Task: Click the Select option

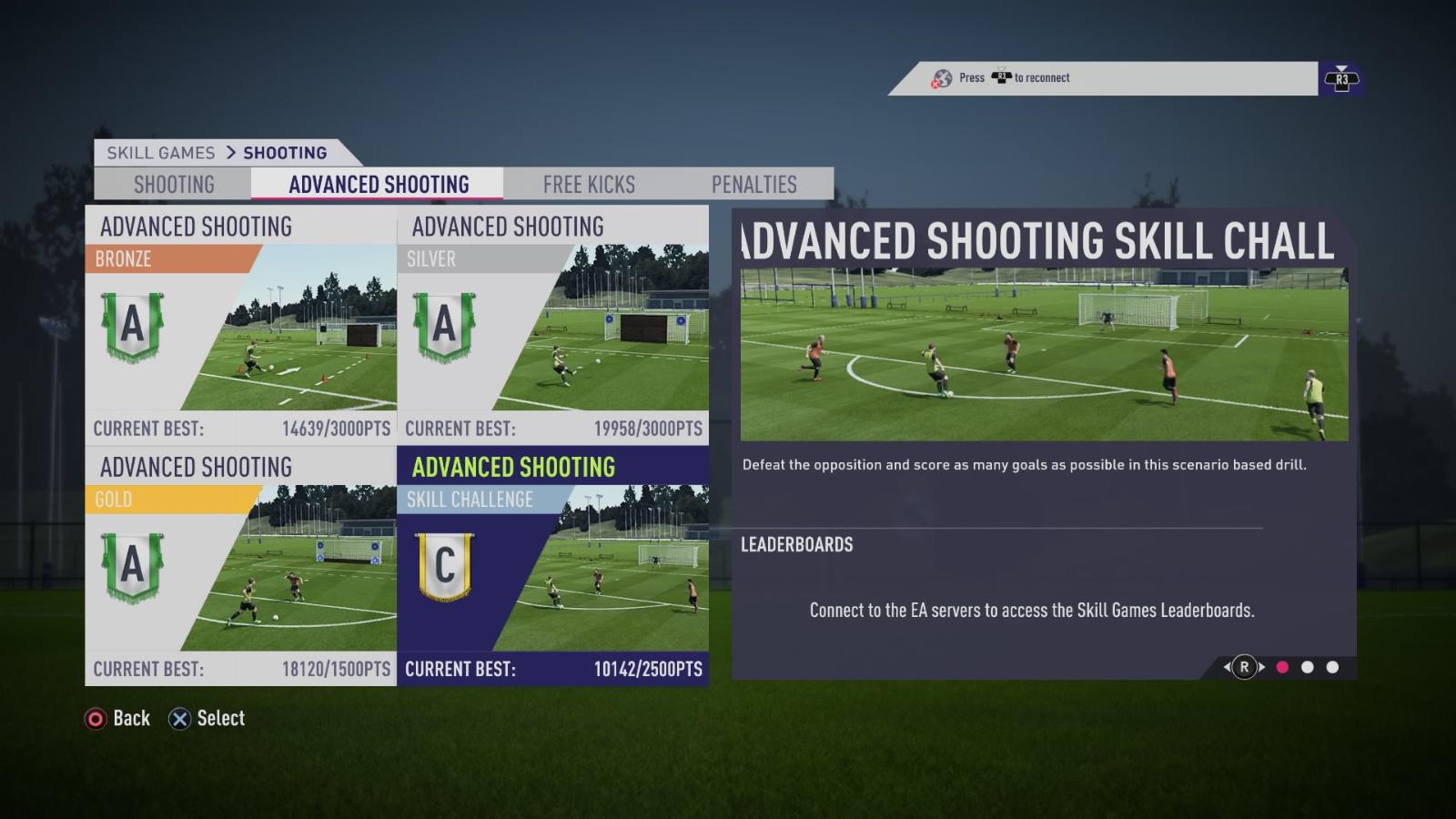Action: click(x=207, y=719)
